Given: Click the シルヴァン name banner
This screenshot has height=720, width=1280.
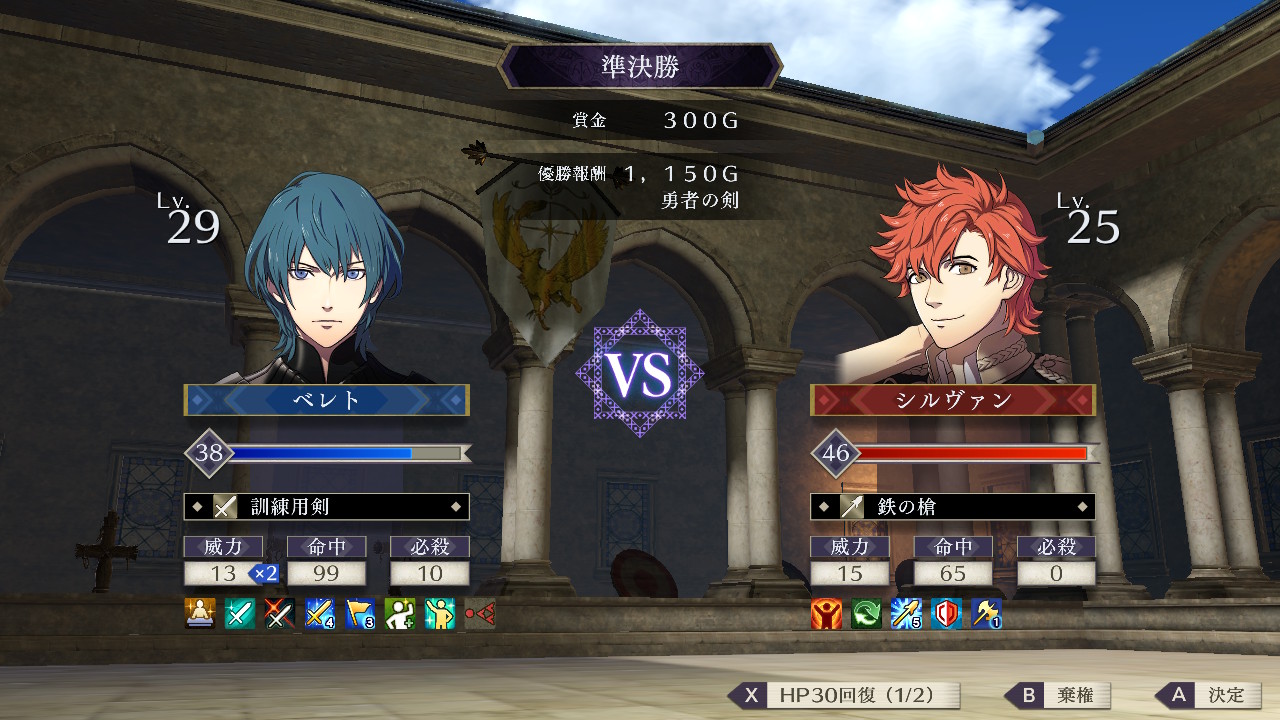Looking at the screenshot, I should tap(952, 400).
